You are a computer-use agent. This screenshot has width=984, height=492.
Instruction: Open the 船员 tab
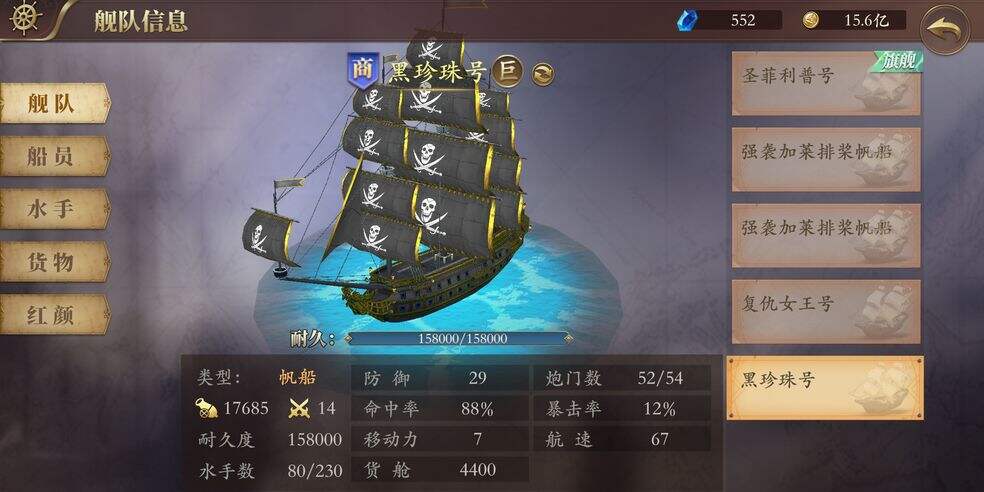click(x=53, y=157)
